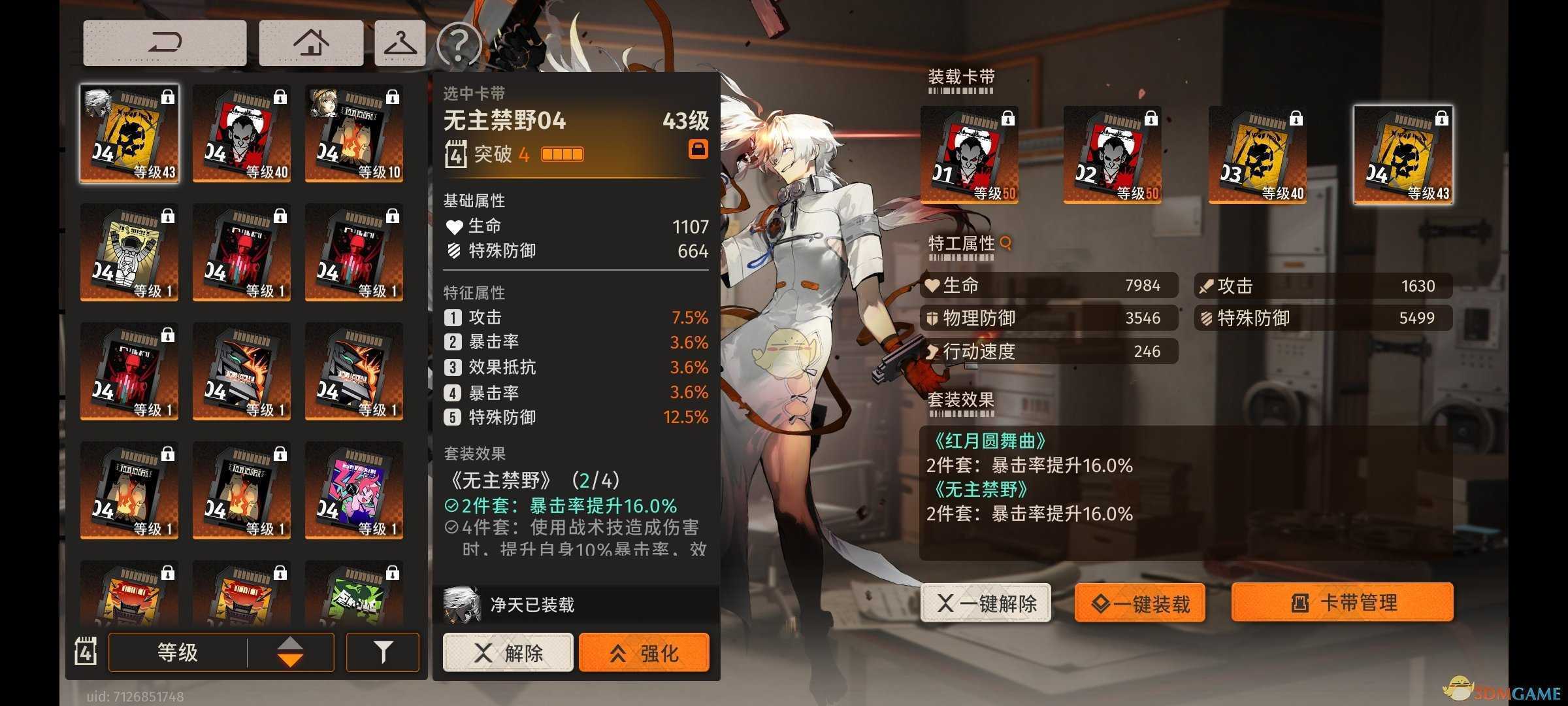Click the orange 强化 button
The height and width of the screenshot is (706, 1568).
tap(644, 652)
